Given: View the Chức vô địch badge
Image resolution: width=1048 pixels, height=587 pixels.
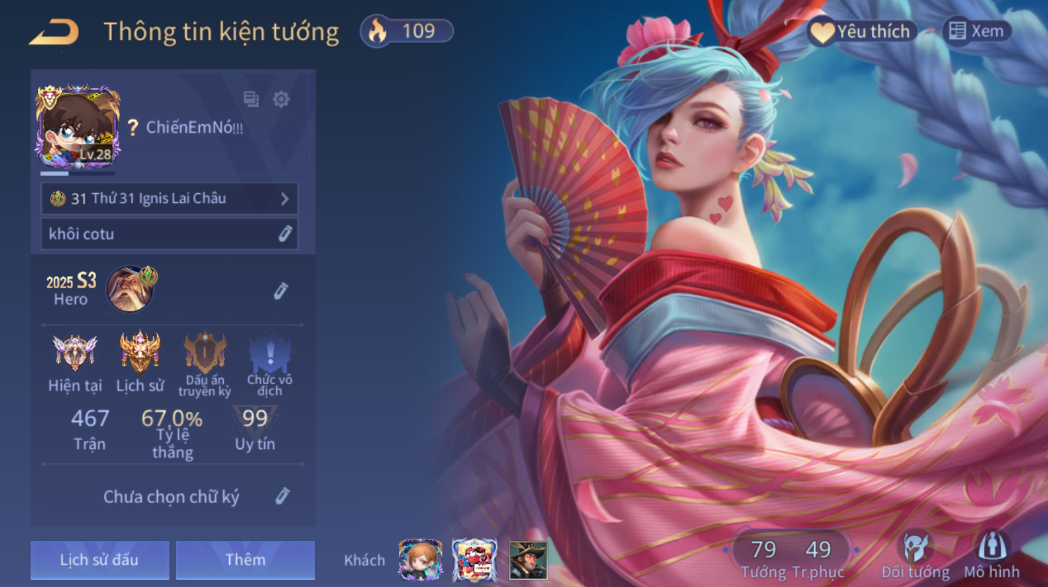Looking at the screenshot, I should coord(269,362).
